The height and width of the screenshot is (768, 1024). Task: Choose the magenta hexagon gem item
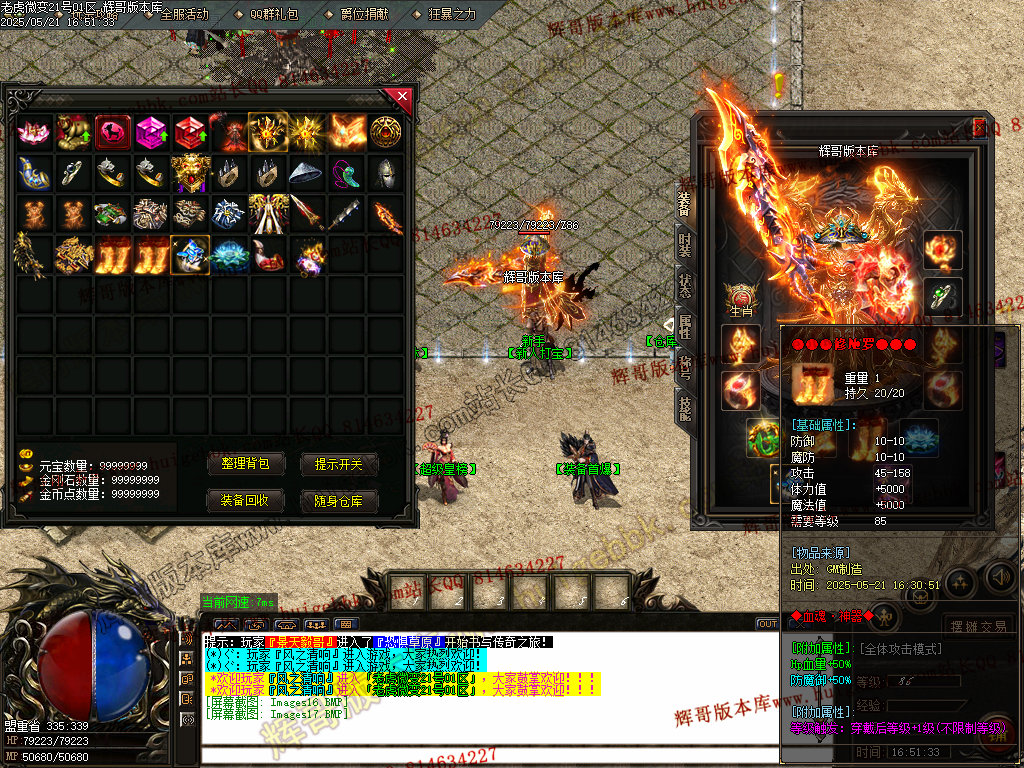click(x=150, y=132)
